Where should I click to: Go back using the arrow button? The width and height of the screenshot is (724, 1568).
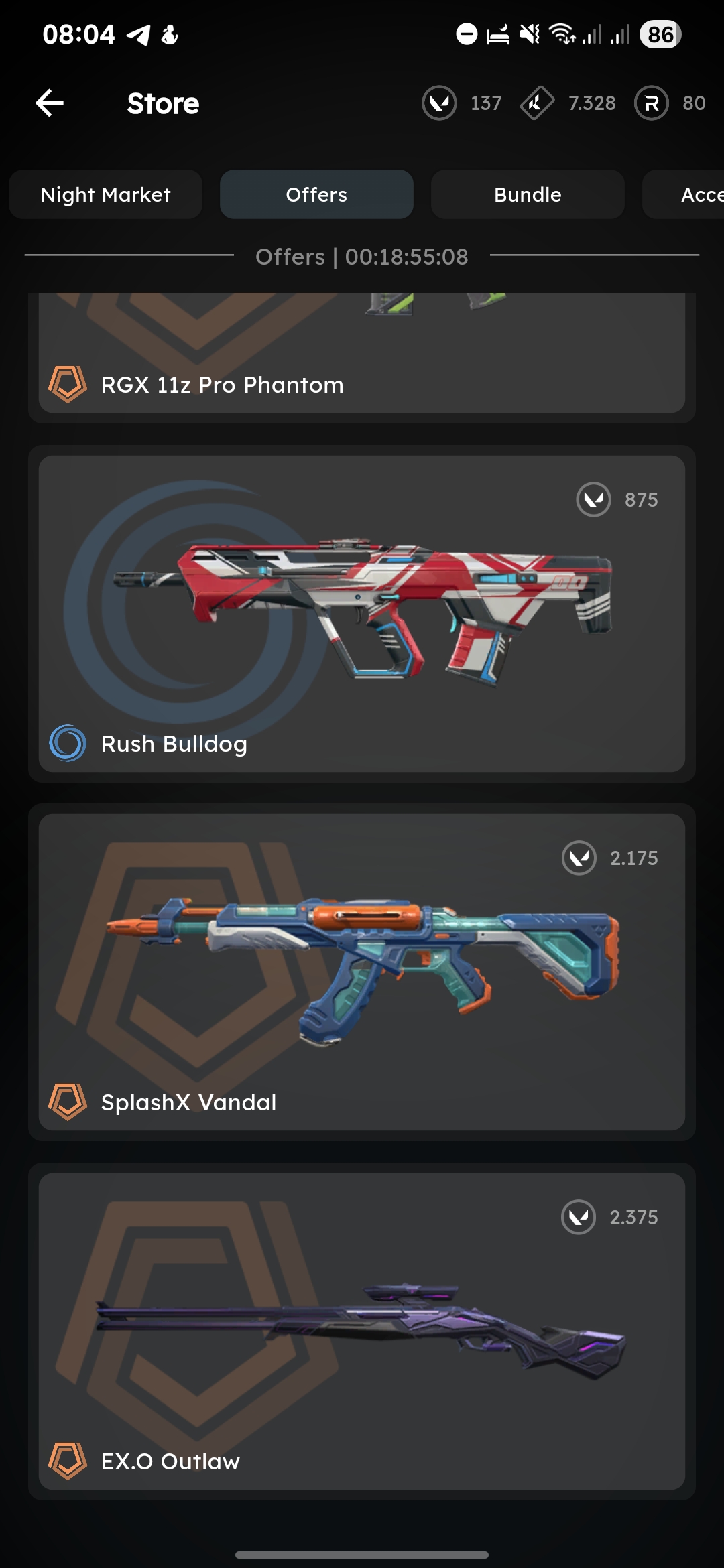(50, 103)
